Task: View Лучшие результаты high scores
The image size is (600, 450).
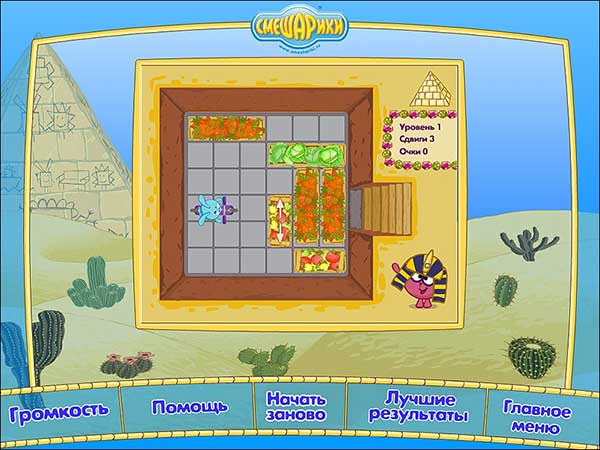Action: (418, 406)
